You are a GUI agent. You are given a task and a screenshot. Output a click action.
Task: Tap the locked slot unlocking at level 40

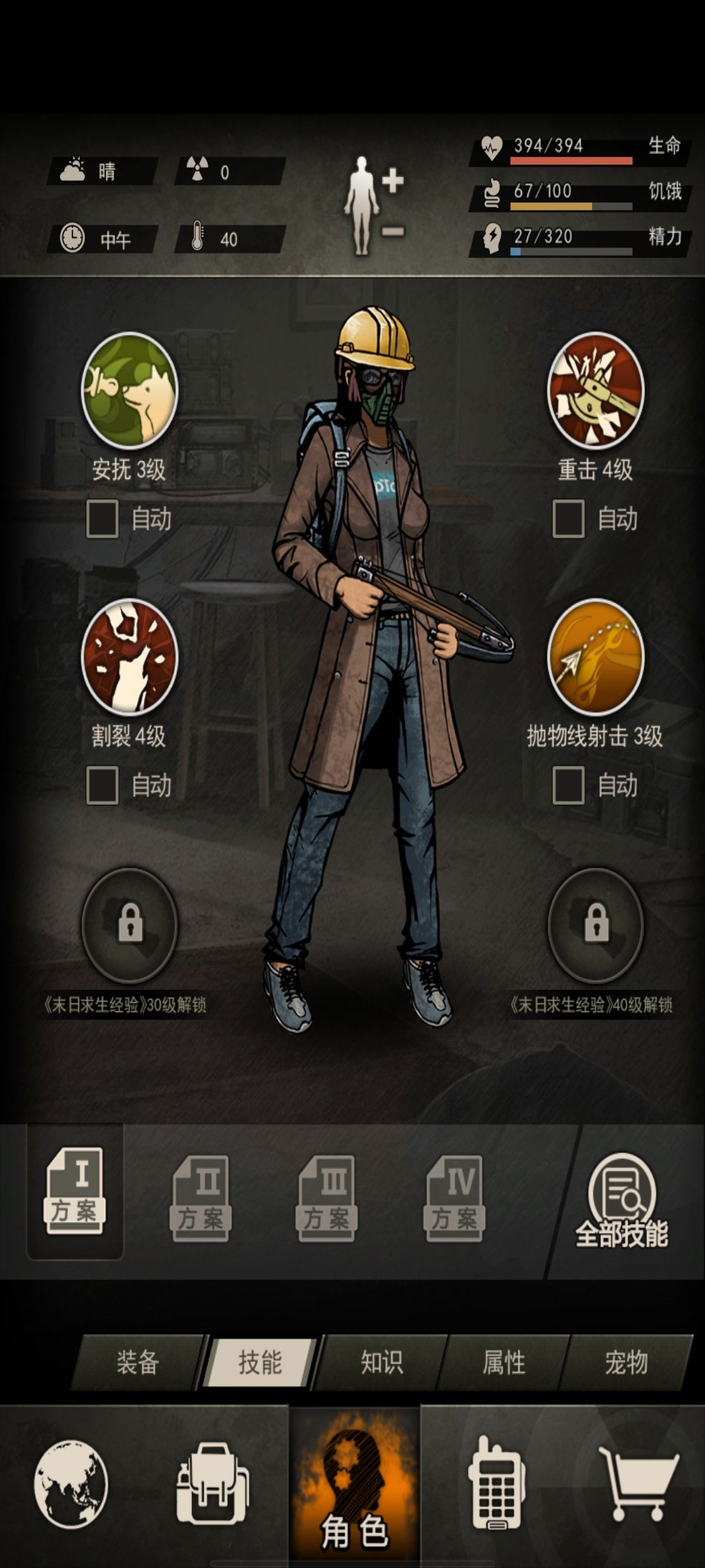595,924
